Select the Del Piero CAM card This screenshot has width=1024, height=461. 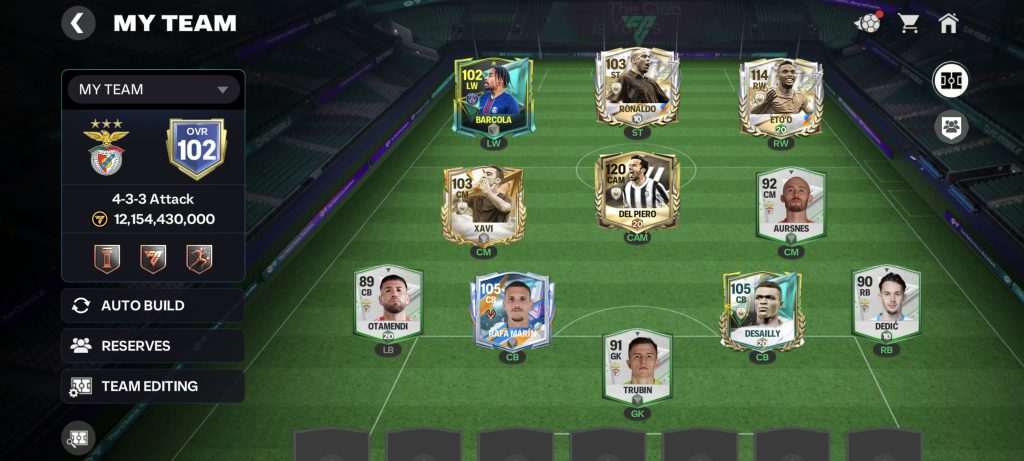(637, 192)
